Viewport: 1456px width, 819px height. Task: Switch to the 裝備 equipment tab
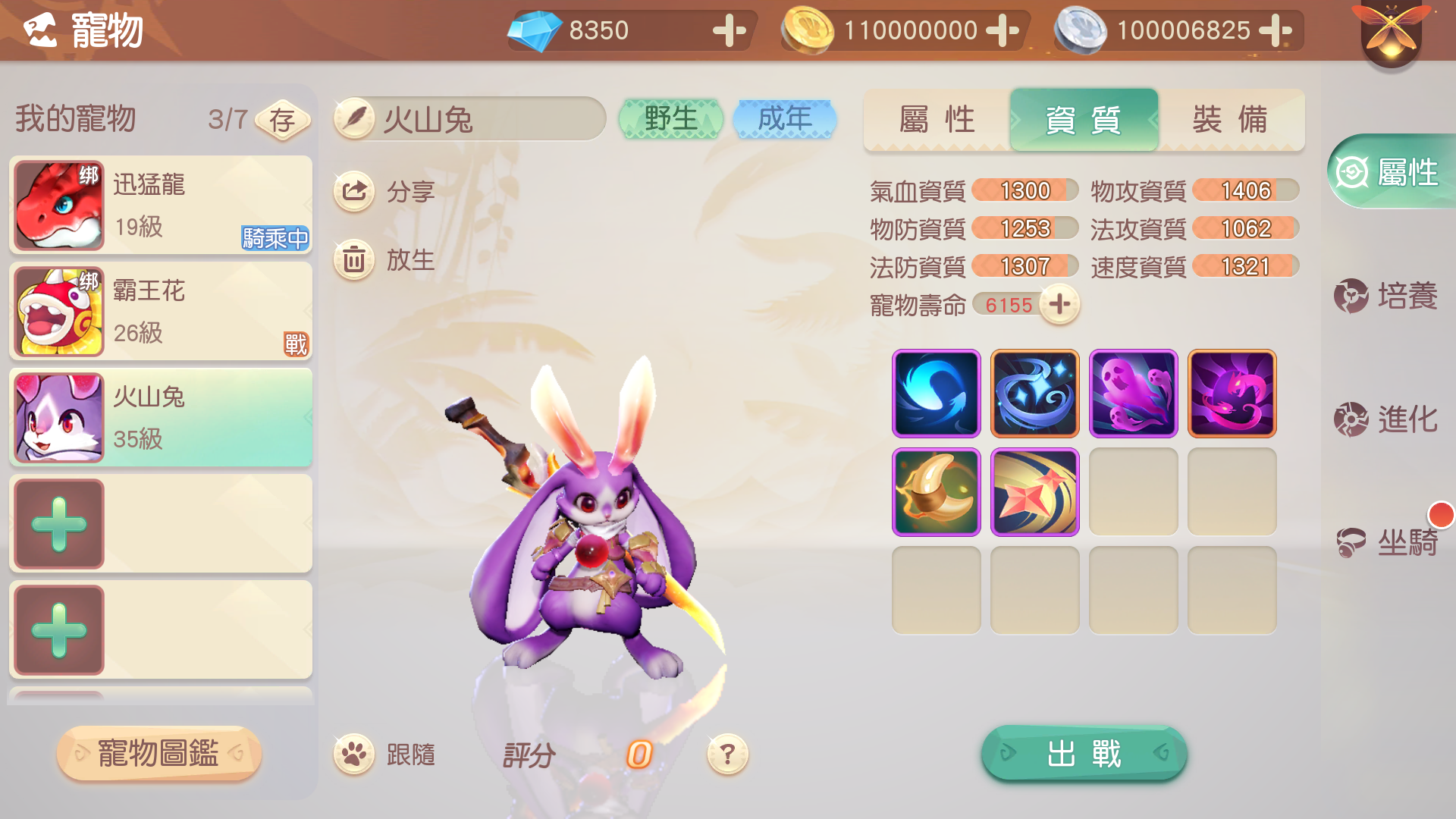[1230, 120]
